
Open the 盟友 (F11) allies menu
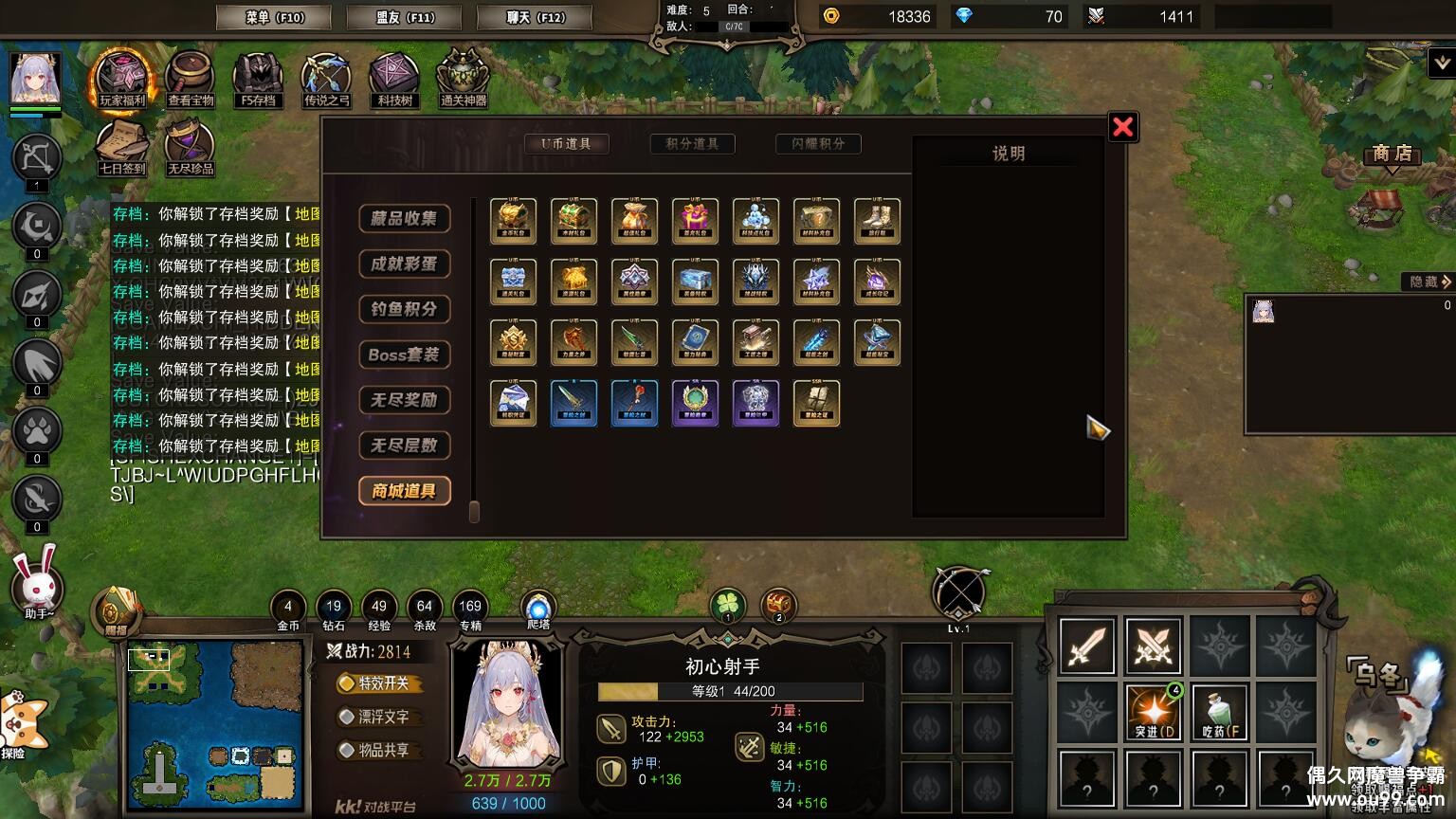click(x=404, y=17)
